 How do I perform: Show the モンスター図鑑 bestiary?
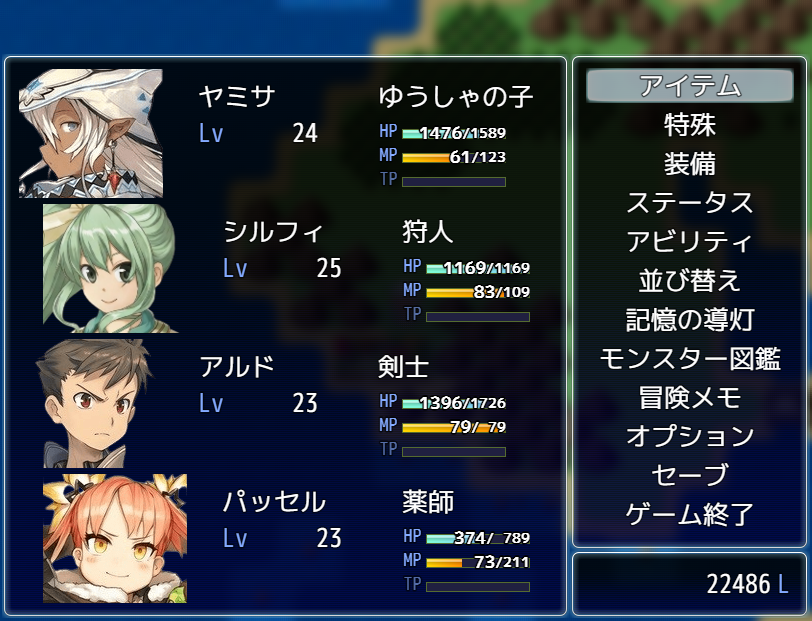[690, 359]
